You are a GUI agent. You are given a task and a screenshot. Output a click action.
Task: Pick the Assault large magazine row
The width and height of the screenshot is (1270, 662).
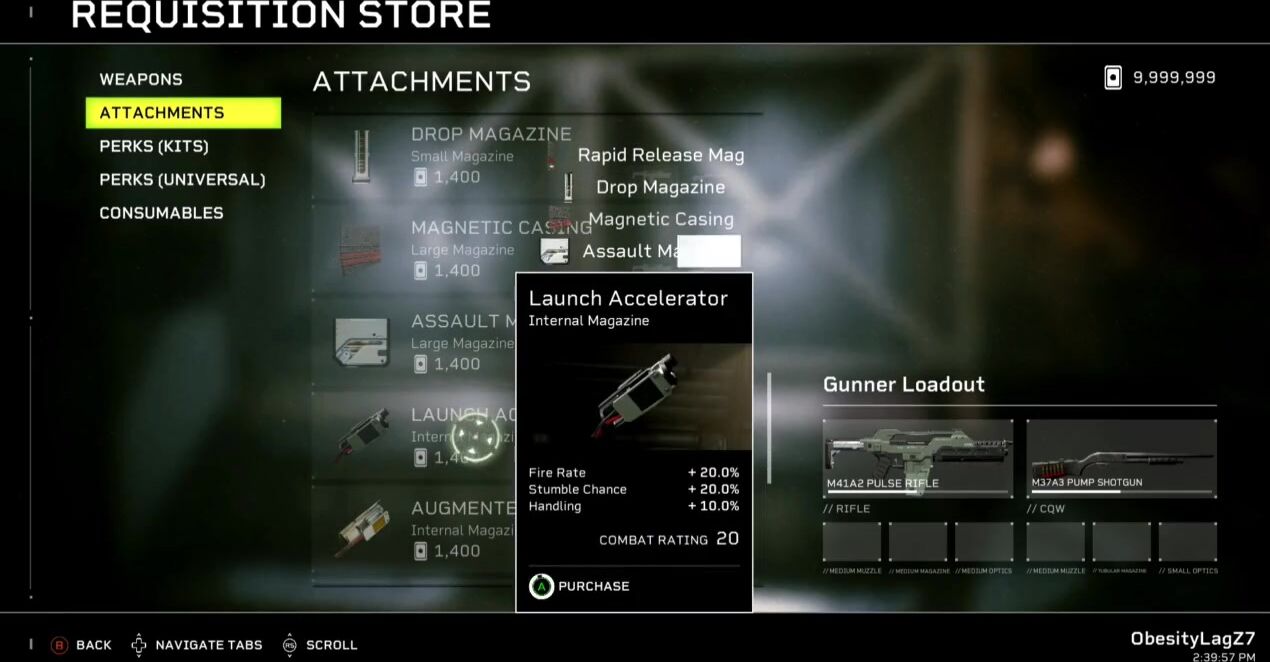click(430, 342)
